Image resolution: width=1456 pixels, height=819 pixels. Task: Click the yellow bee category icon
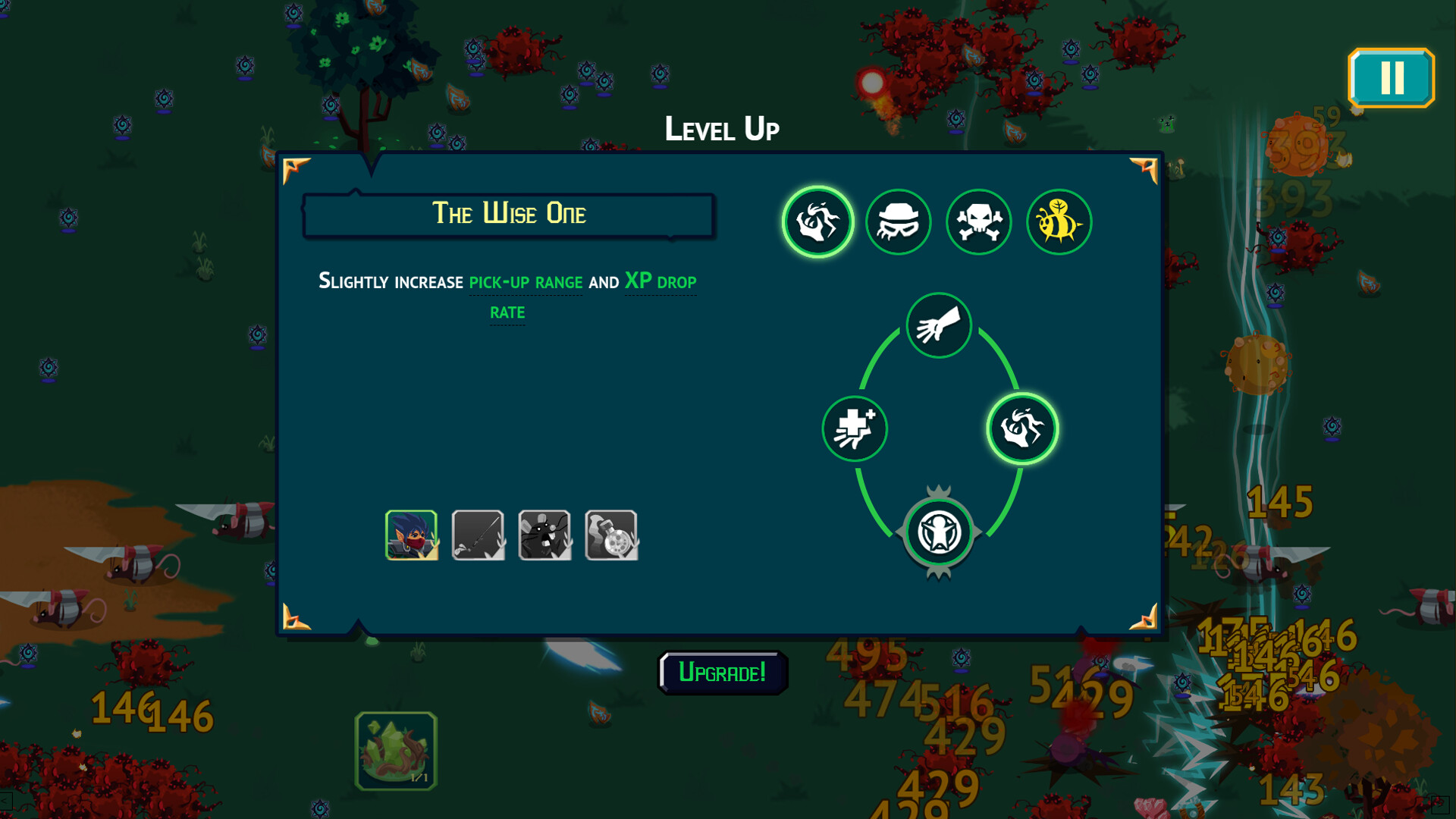pos(1059,221)
